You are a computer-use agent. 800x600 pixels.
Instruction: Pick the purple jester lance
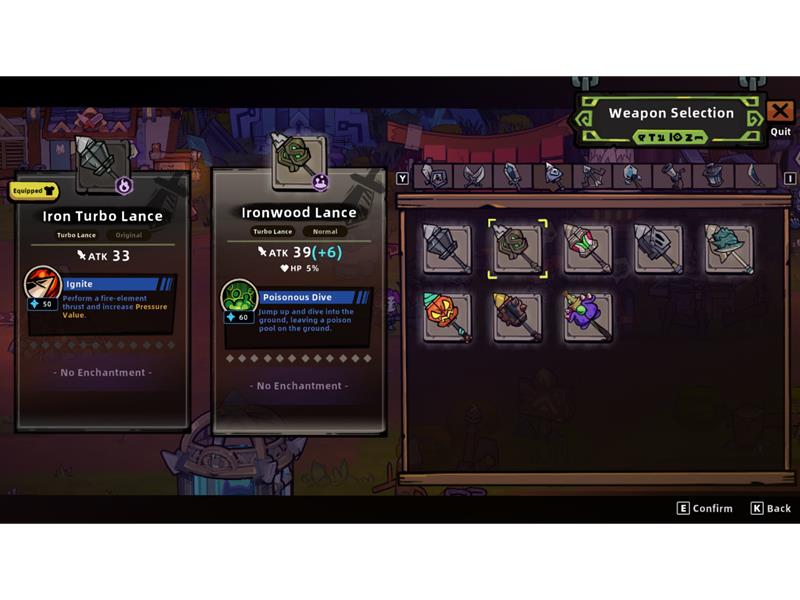point(587,317)
